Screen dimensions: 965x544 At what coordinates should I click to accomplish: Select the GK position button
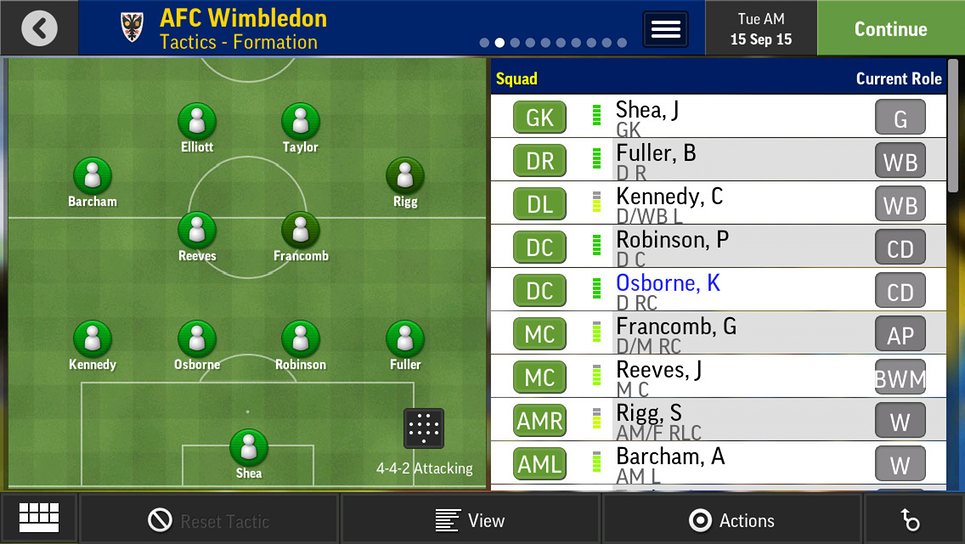click(x=540, y=118)
